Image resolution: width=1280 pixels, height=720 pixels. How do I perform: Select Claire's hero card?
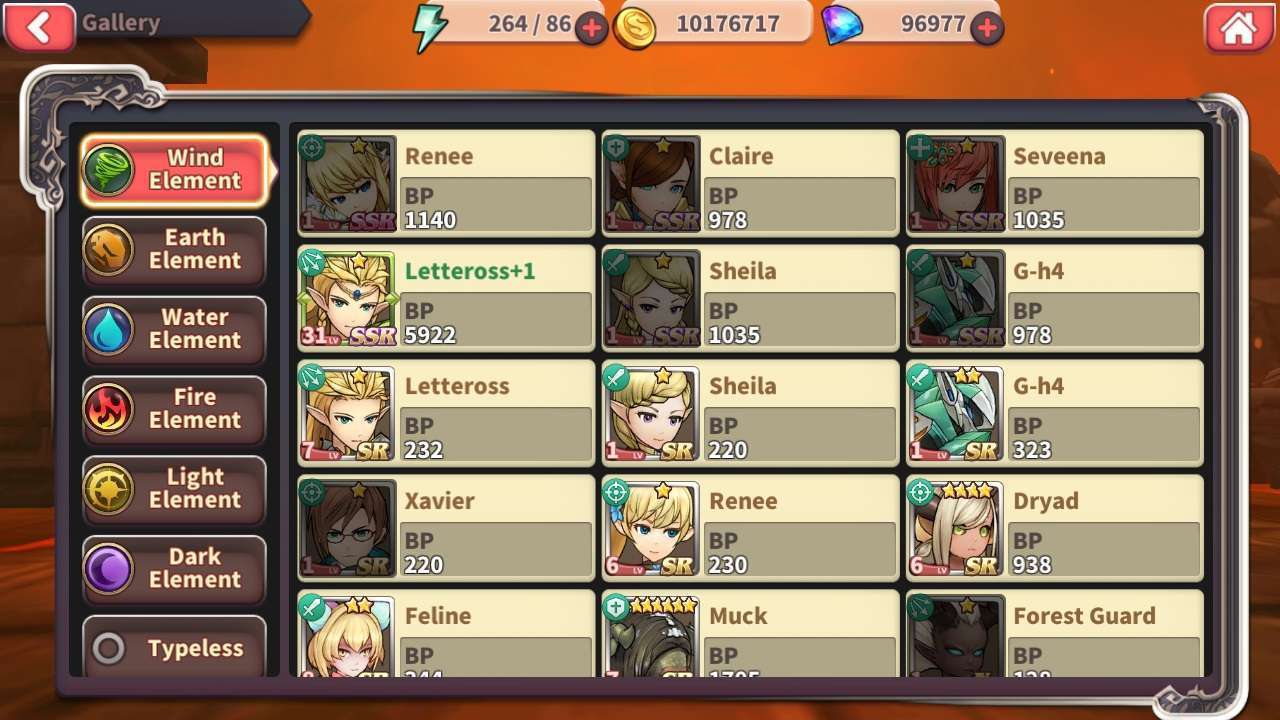750,184
